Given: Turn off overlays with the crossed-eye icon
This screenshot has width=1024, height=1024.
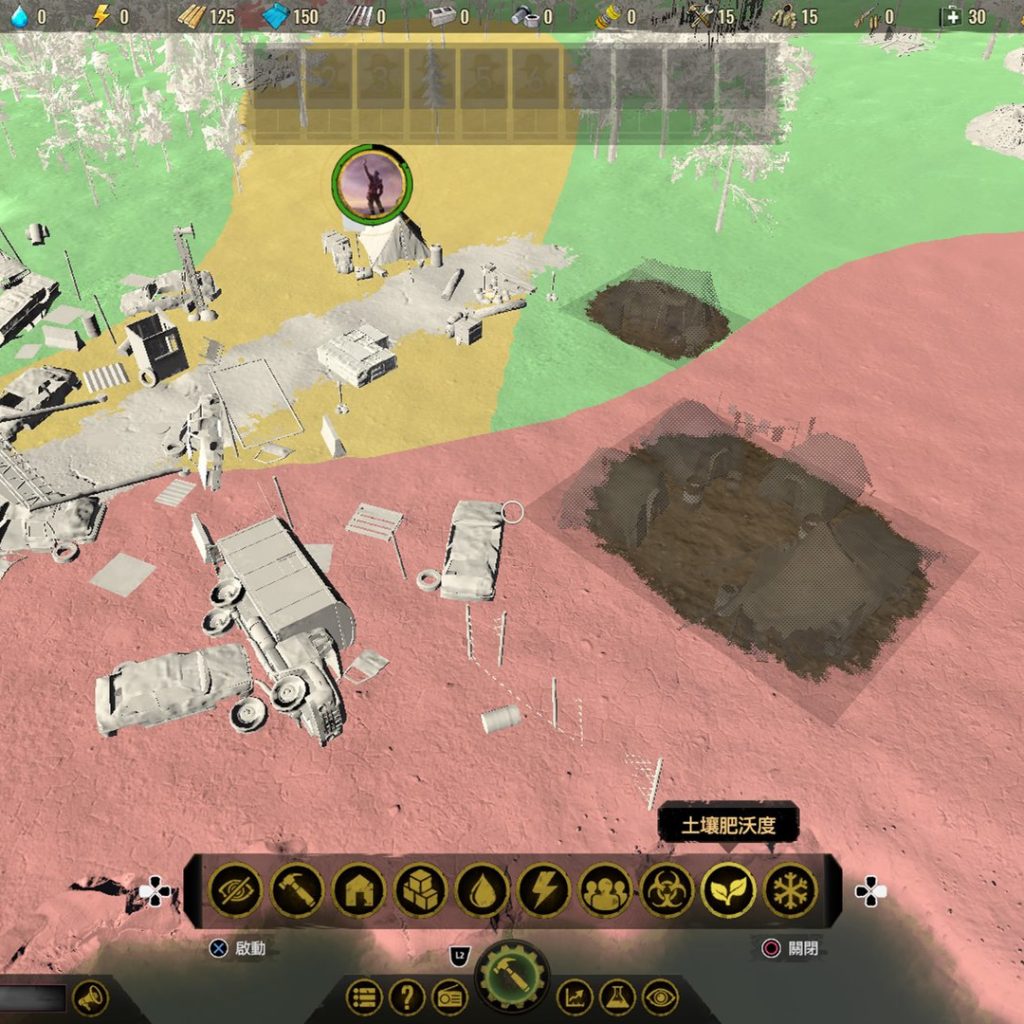Looking at the screenshot, I should 236,890.
